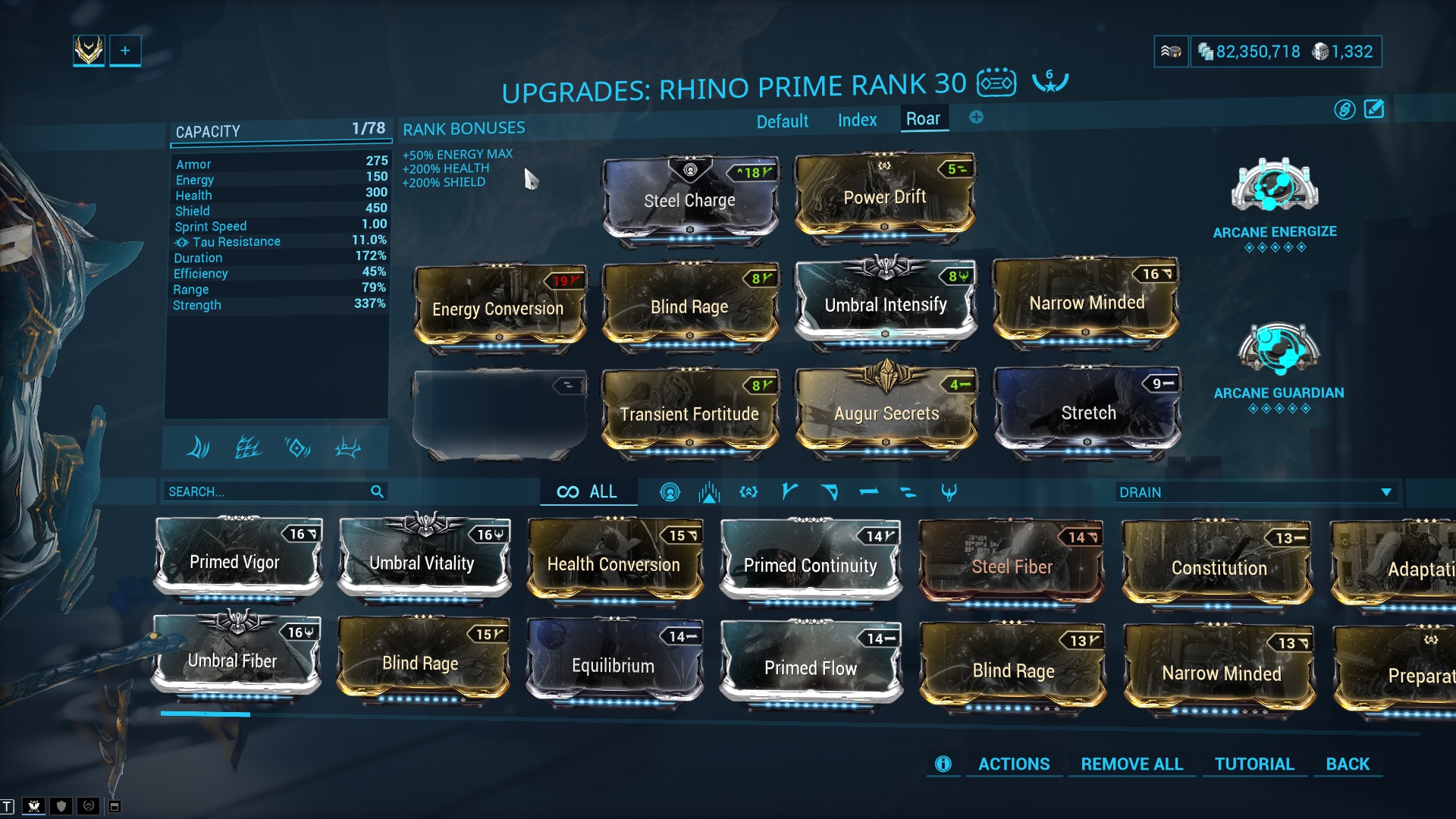Go BACK from the upgrades screen
The width and height of the screenshot is (1456, 819).
point(1347,764)
